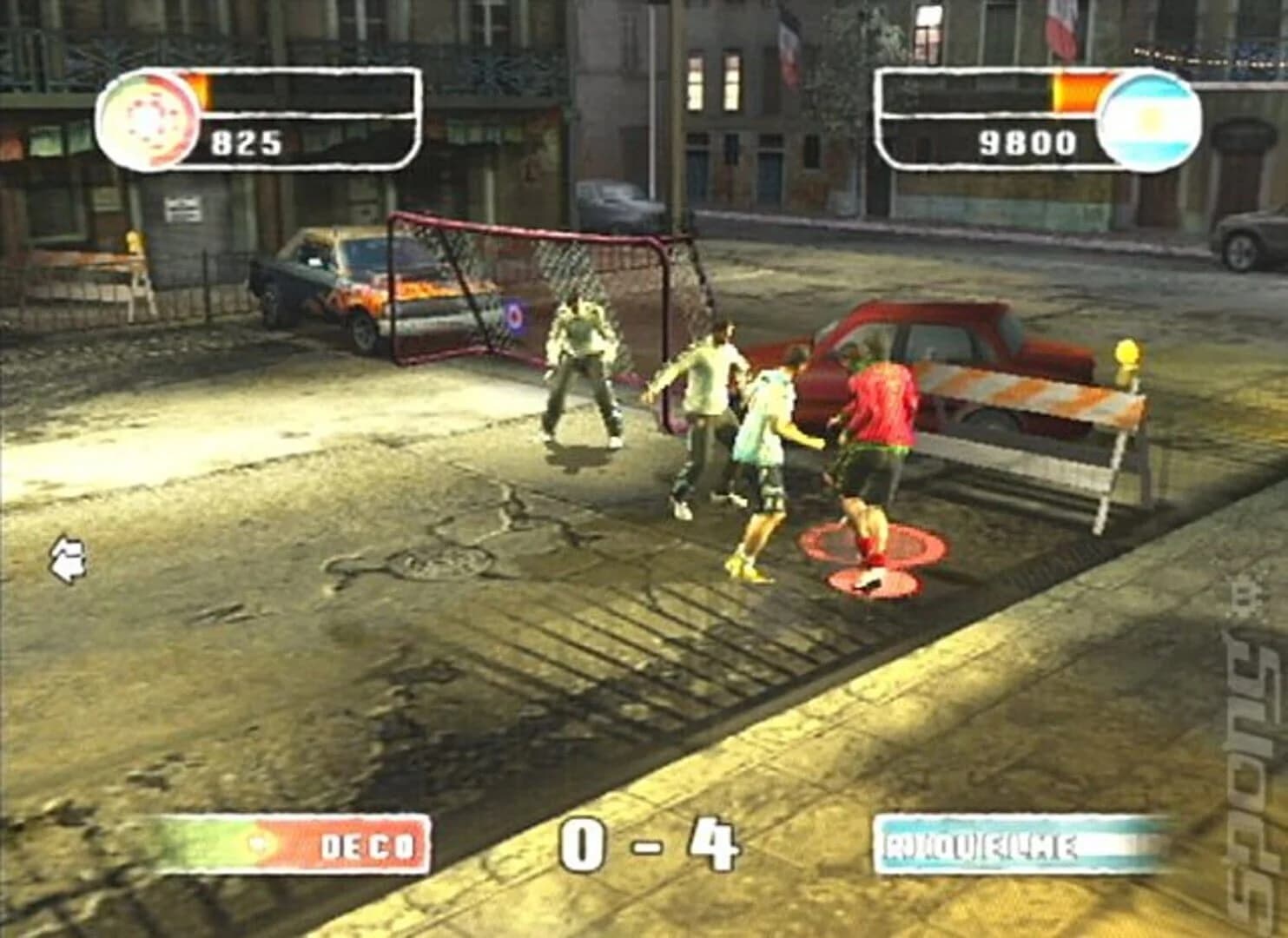
Task: Click the Argentina flag emblem
Action: point(1148,117)
